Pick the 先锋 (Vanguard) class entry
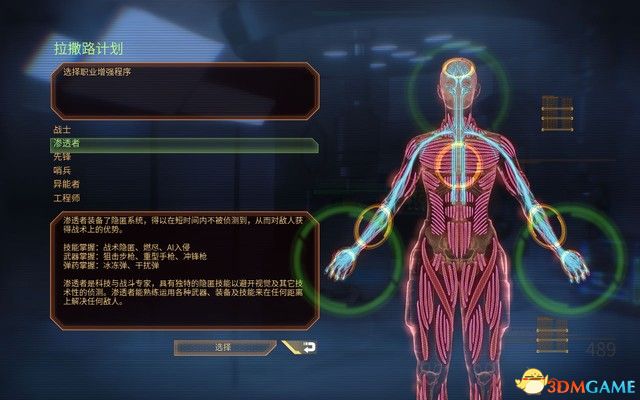 click(62, 157)
